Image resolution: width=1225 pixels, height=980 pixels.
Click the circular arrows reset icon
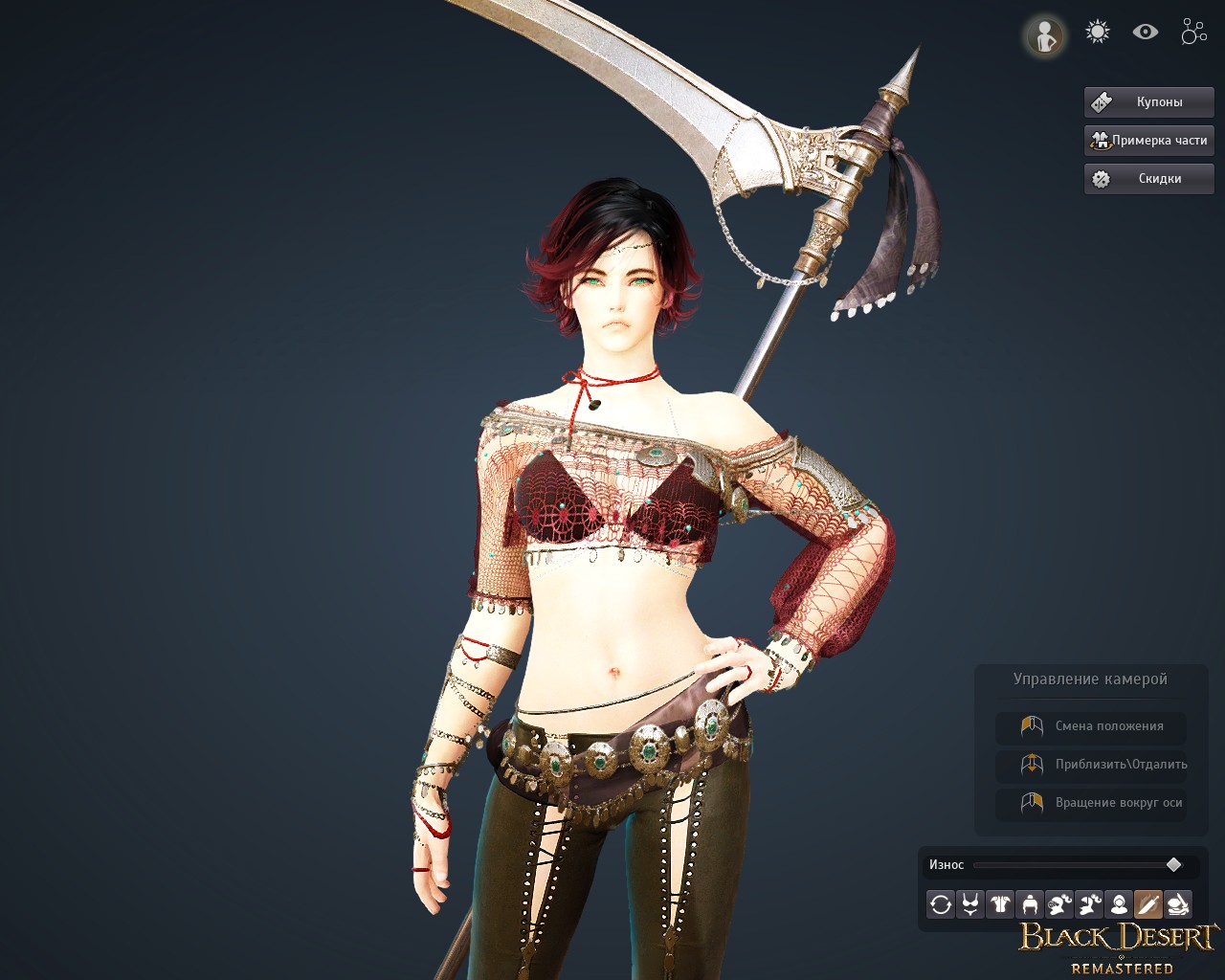941,904
